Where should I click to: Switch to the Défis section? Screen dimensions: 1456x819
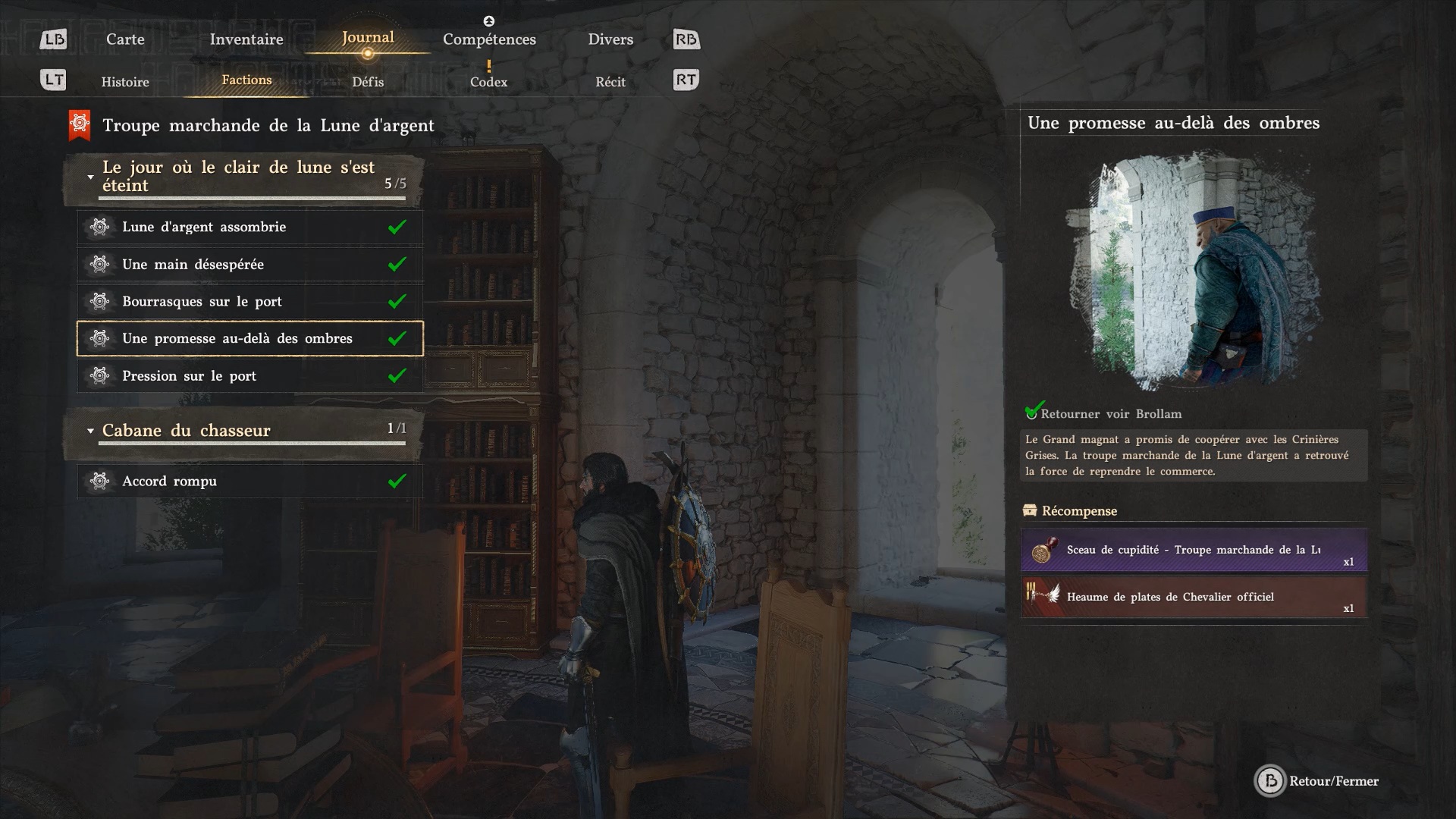pyautogui.click(x=368, y=82)
